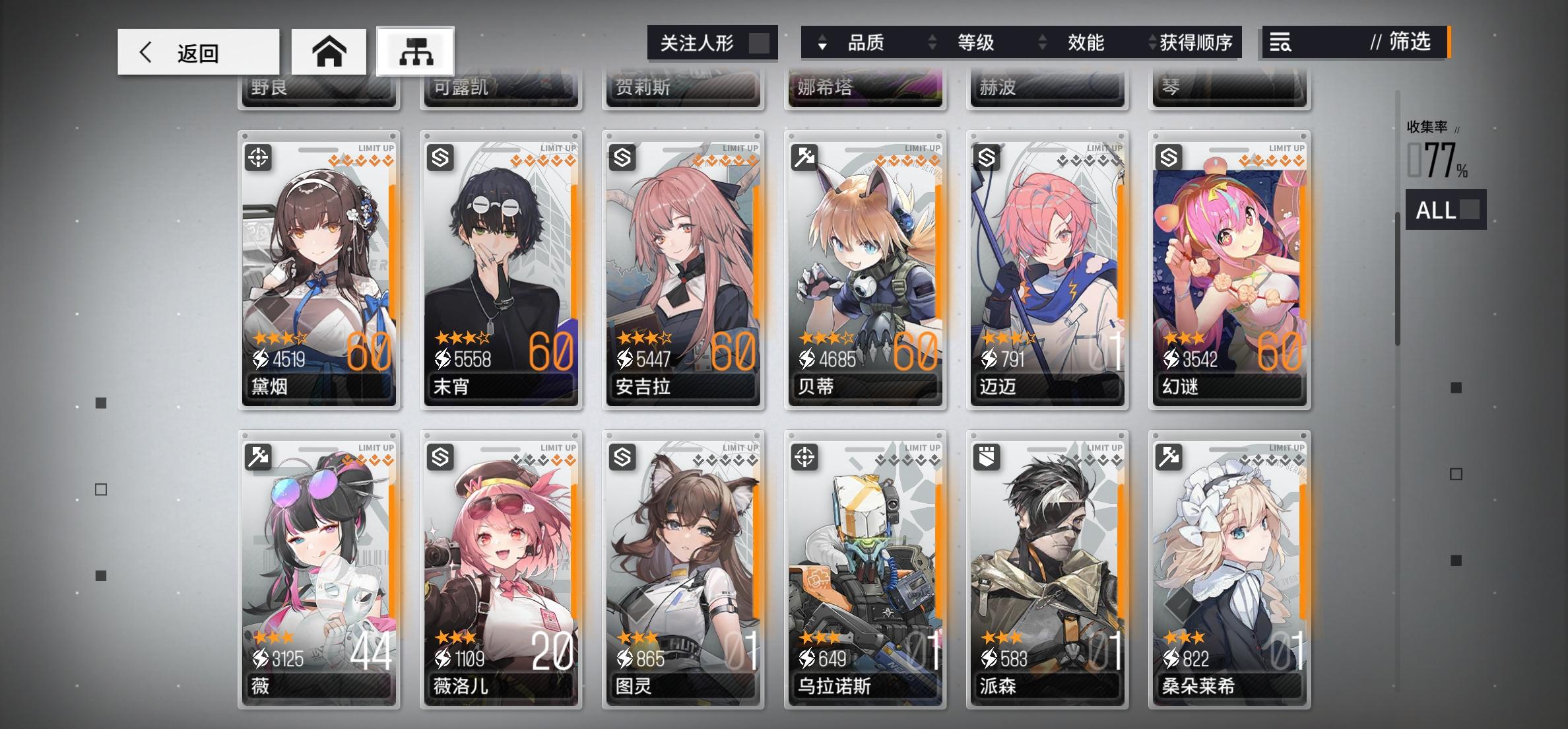Image resolution: width=1568 pixels, height=729 pixels.
Task: Click the home view icon
Action: (x=329, y=52)
